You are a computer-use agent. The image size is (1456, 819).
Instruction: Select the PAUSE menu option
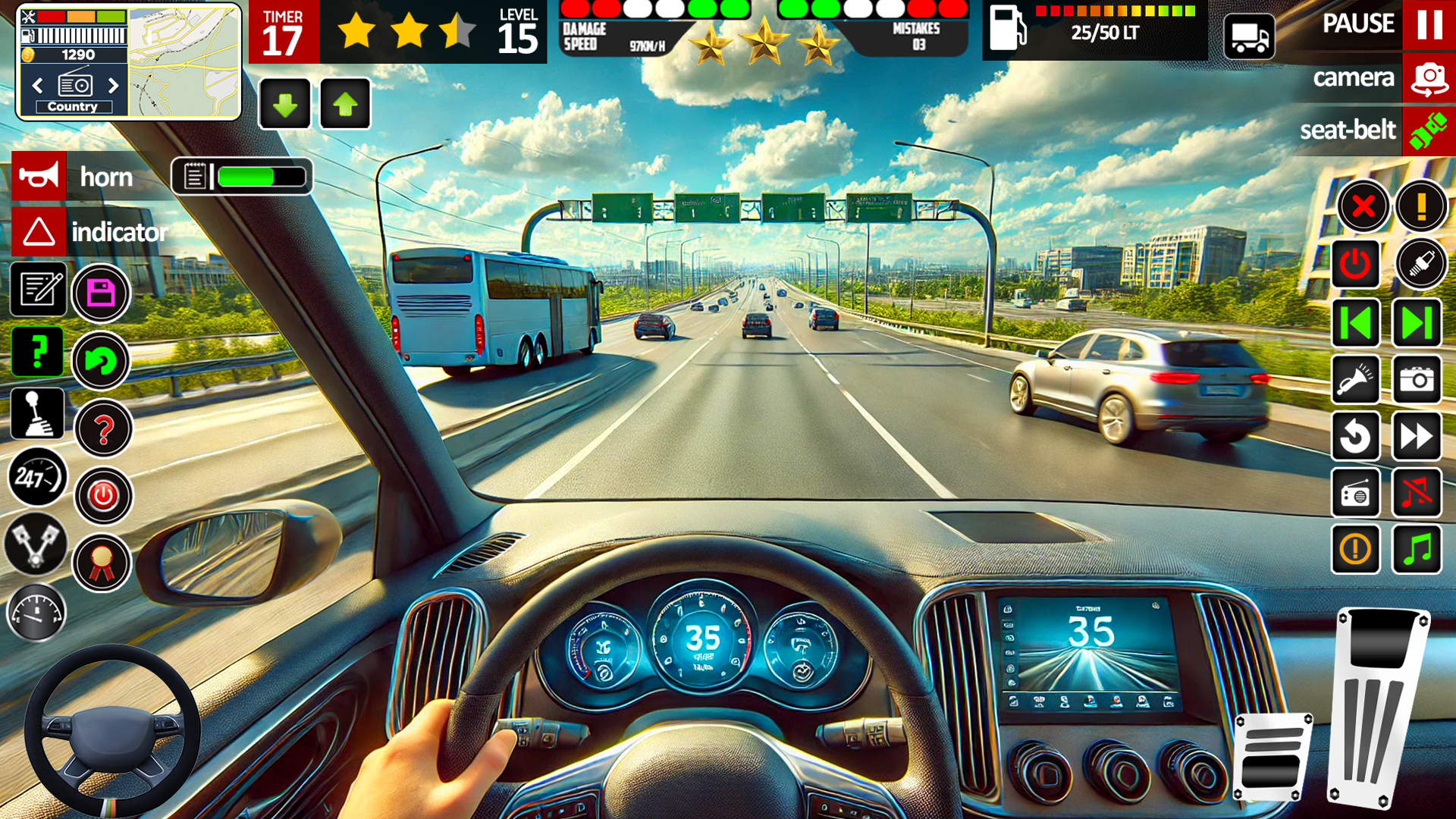1358,24
